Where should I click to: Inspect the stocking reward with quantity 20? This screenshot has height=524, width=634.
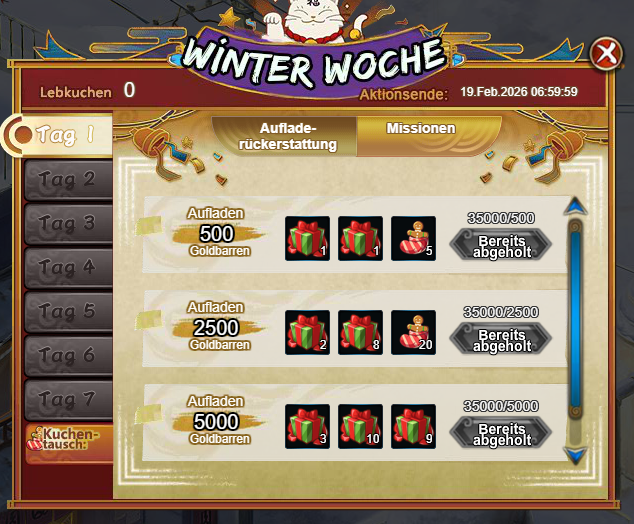(x=412, y=332)
